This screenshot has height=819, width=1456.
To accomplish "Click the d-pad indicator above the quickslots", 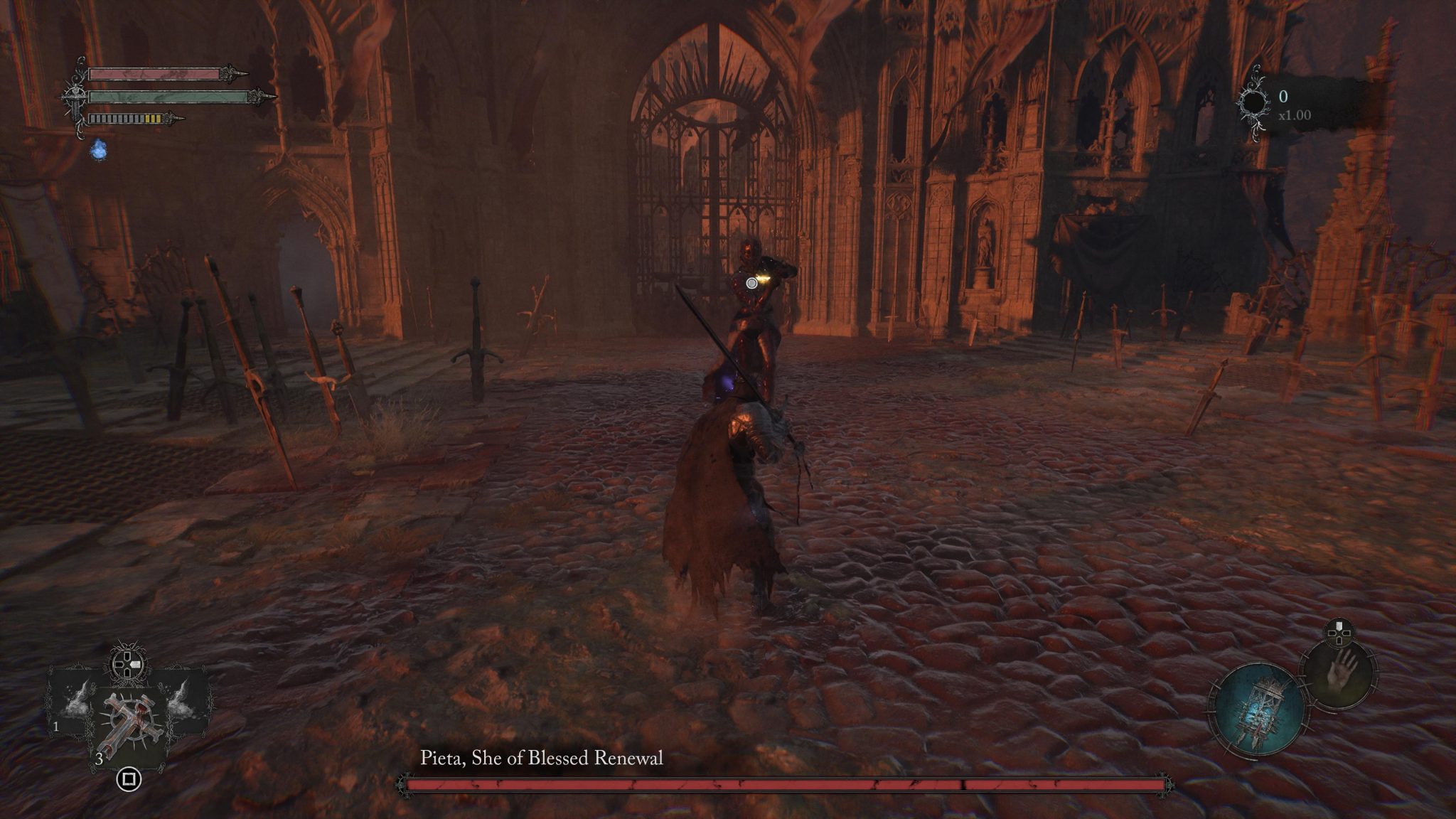I will [x=127, y=664].
